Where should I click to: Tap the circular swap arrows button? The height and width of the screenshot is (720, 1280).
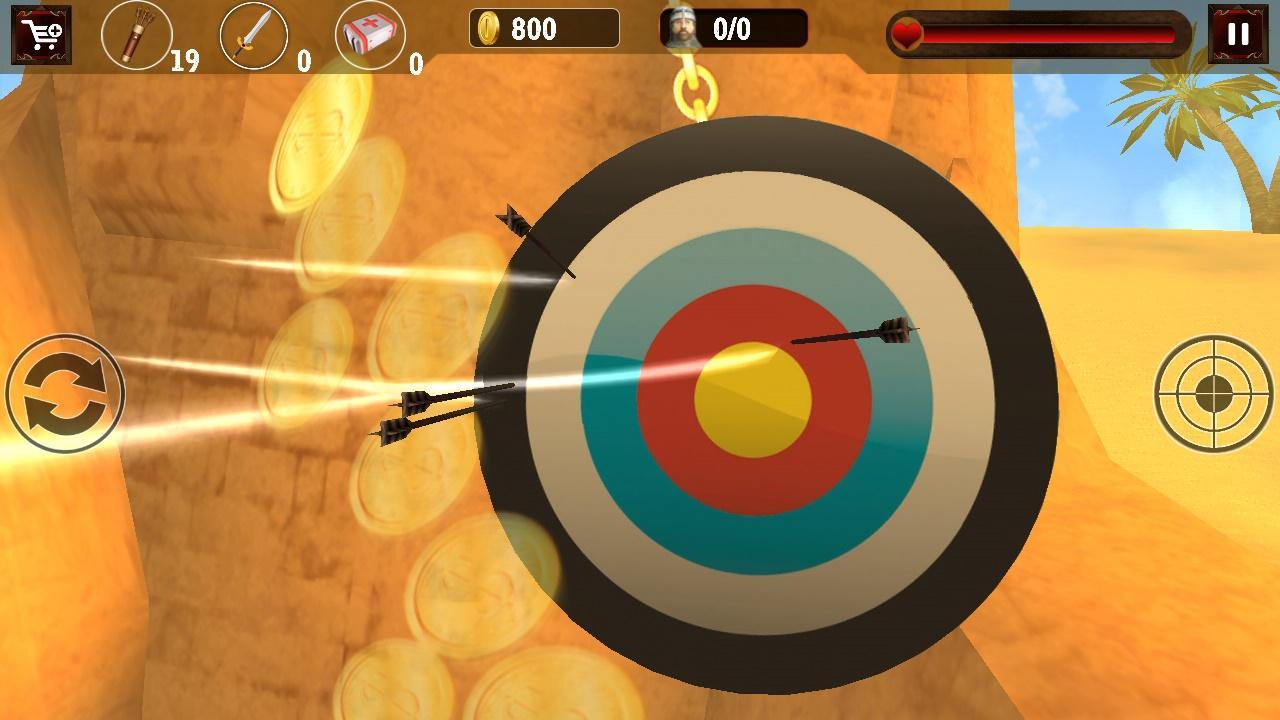click(x=65, y=393)
